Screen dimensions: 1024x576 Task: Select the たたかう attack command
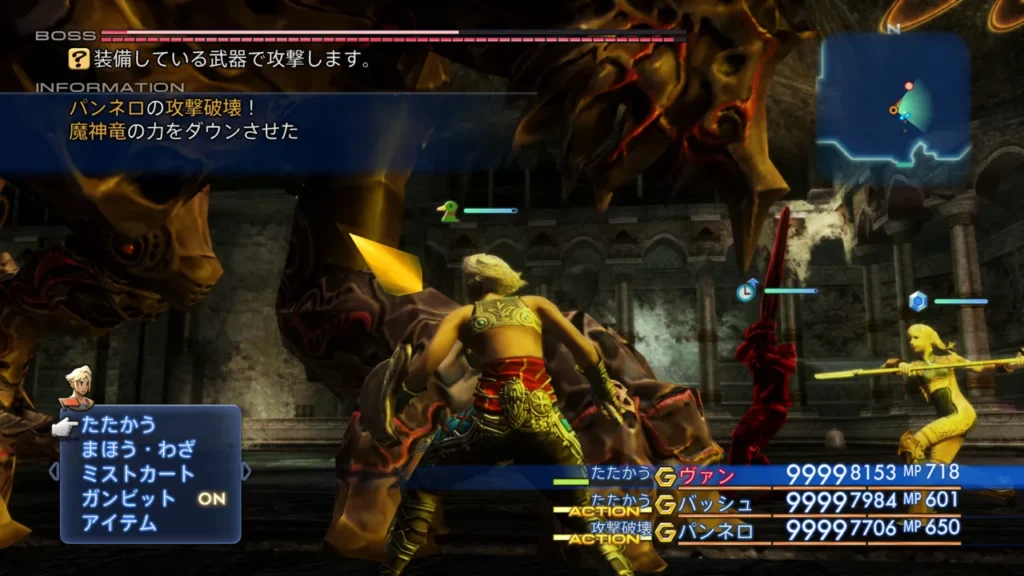[x=119, y=425]
